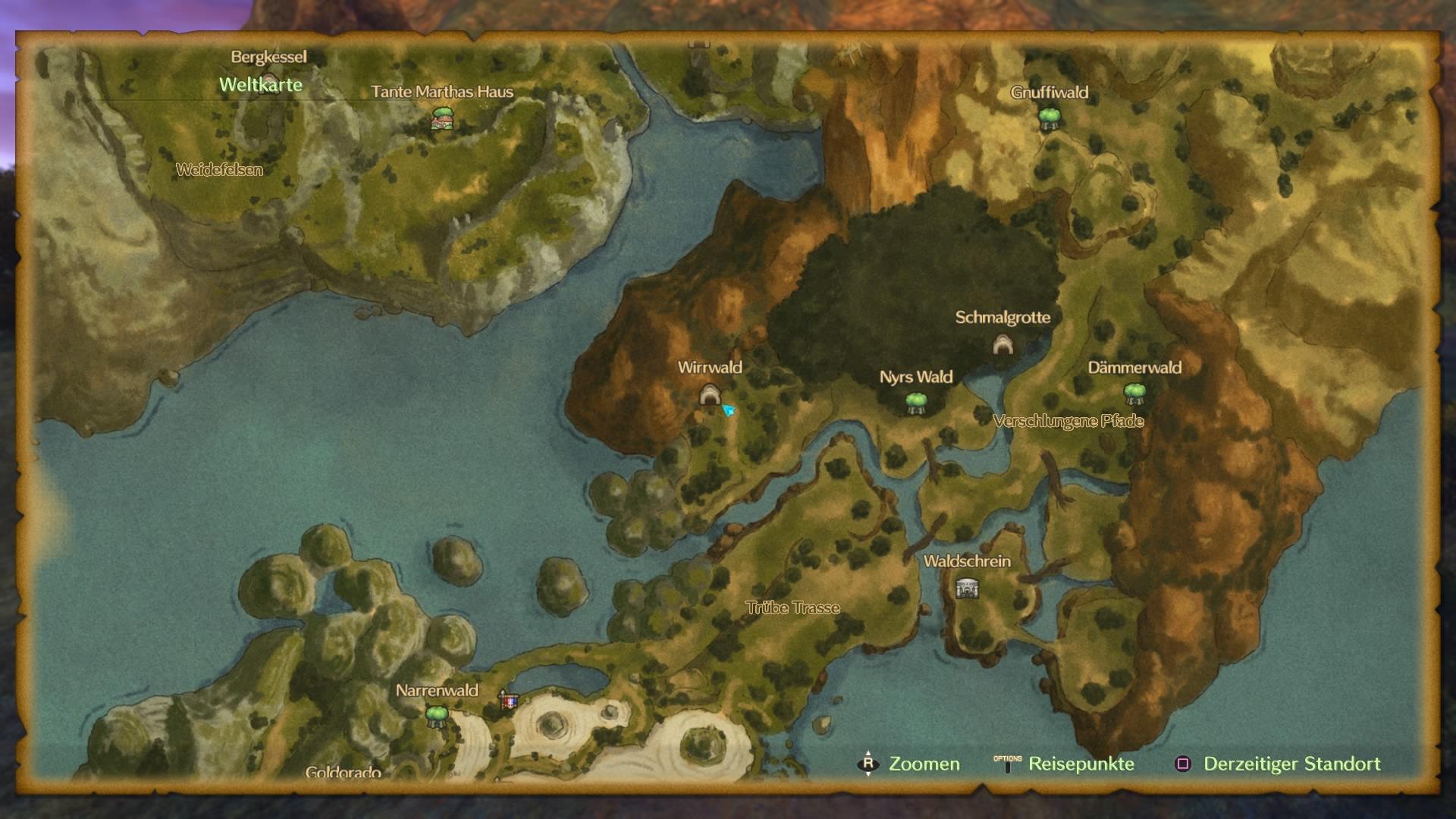Image resolution: width=1456 pixels, height=819 pixels.
Task: Choose the Gnuffiwald tree marker
Action: (1049, 118)
